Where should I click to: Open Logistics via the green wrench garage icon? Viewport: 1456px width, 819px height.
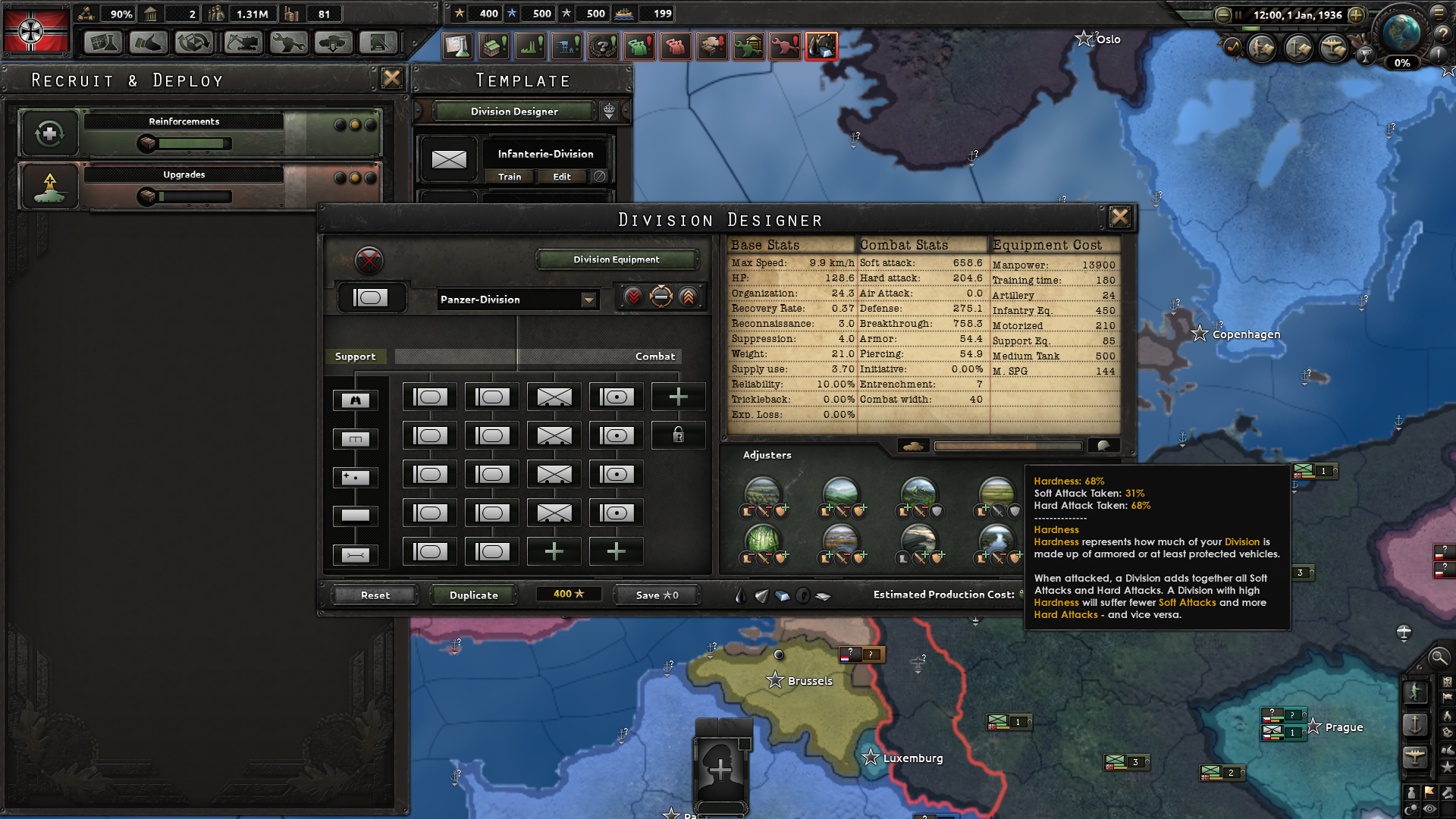pyautogui.click(x=748, y=45)
